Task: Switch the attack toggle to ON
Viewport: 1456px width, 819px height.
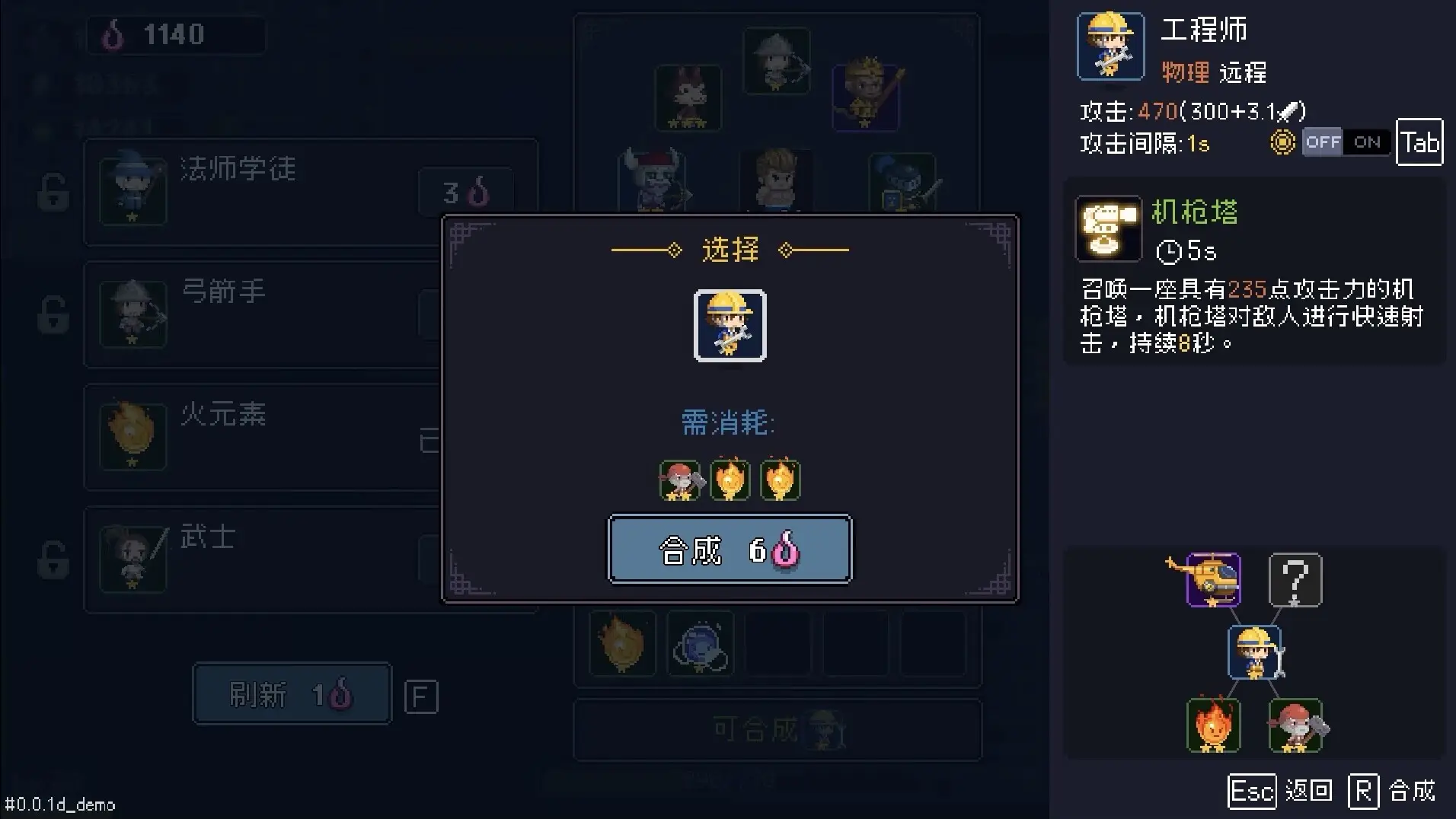Action: (1367, 142)
